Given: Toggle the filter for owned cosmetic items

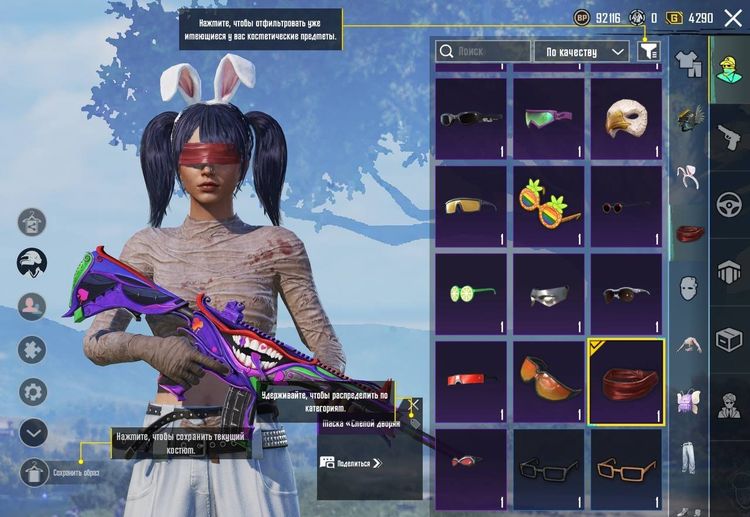Looking at the screenshot, I should (649, 51).
